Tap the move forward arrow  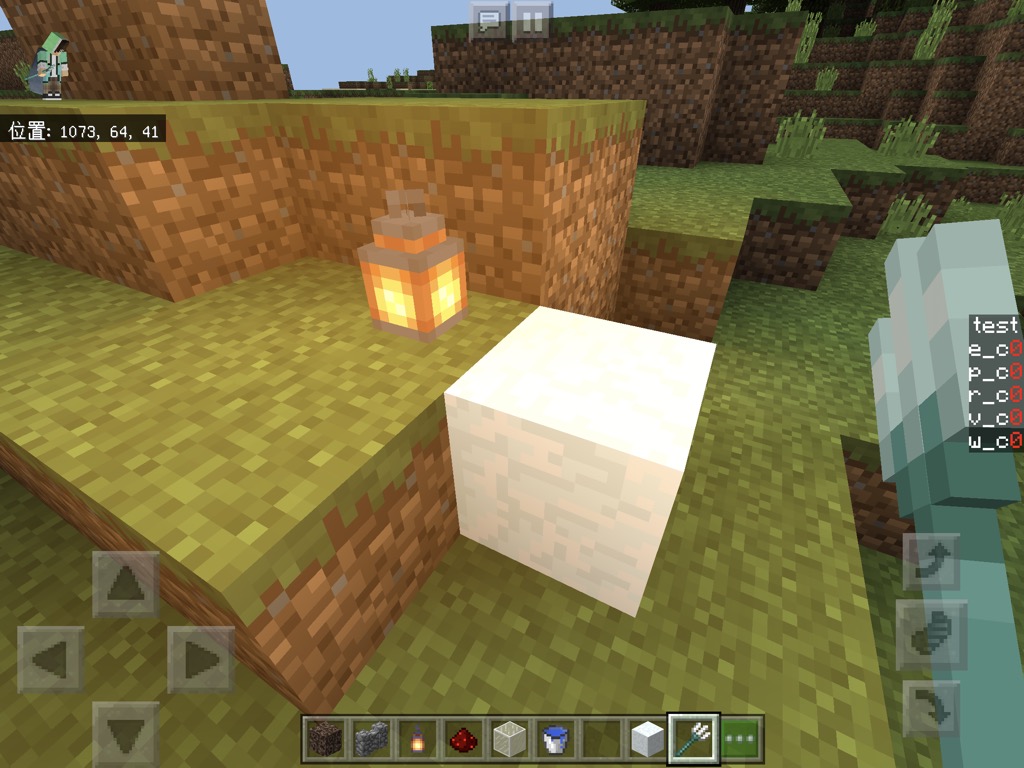tap(126, 584)
